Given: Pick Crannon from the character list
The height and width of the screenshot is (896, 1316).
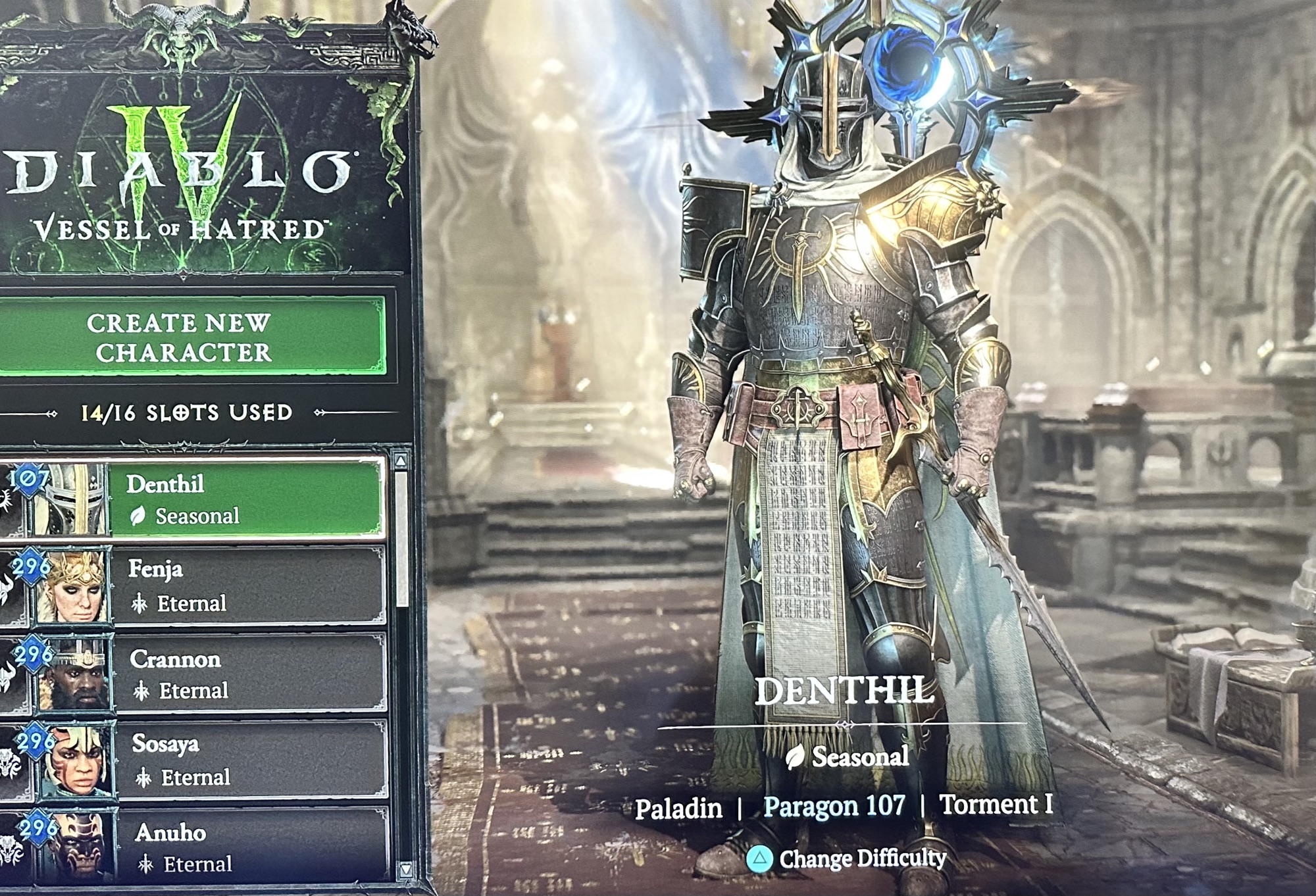Looking at the screenshot, I should pyautogui.click(x=249, y=673).
